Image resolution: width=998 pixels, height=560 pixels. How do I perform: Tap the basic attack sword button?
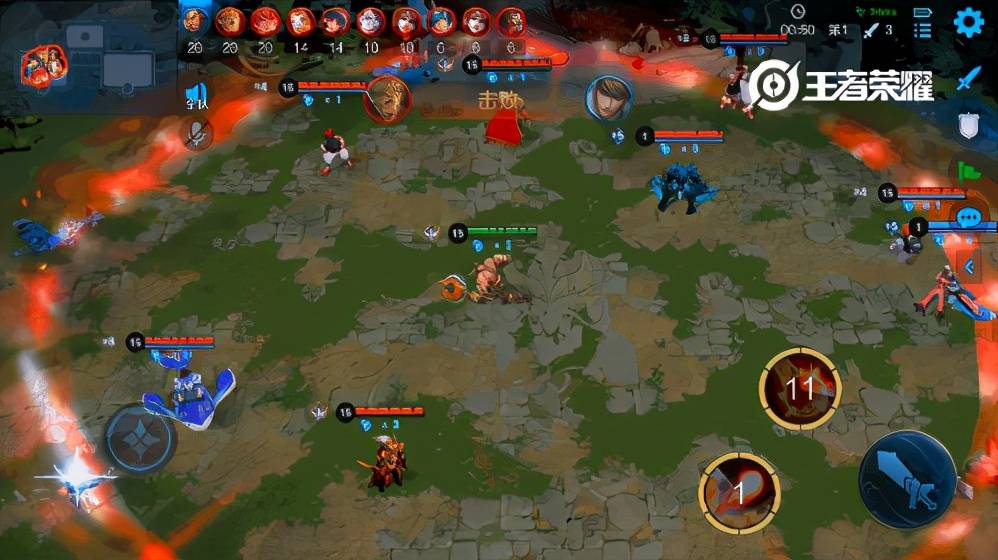[908, 479]
